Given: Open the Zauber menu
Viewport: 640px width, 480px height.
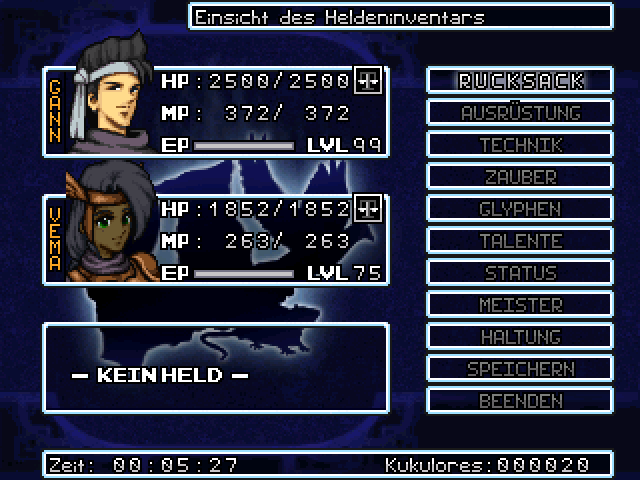Looking at the screenshot, I should 520,177.
